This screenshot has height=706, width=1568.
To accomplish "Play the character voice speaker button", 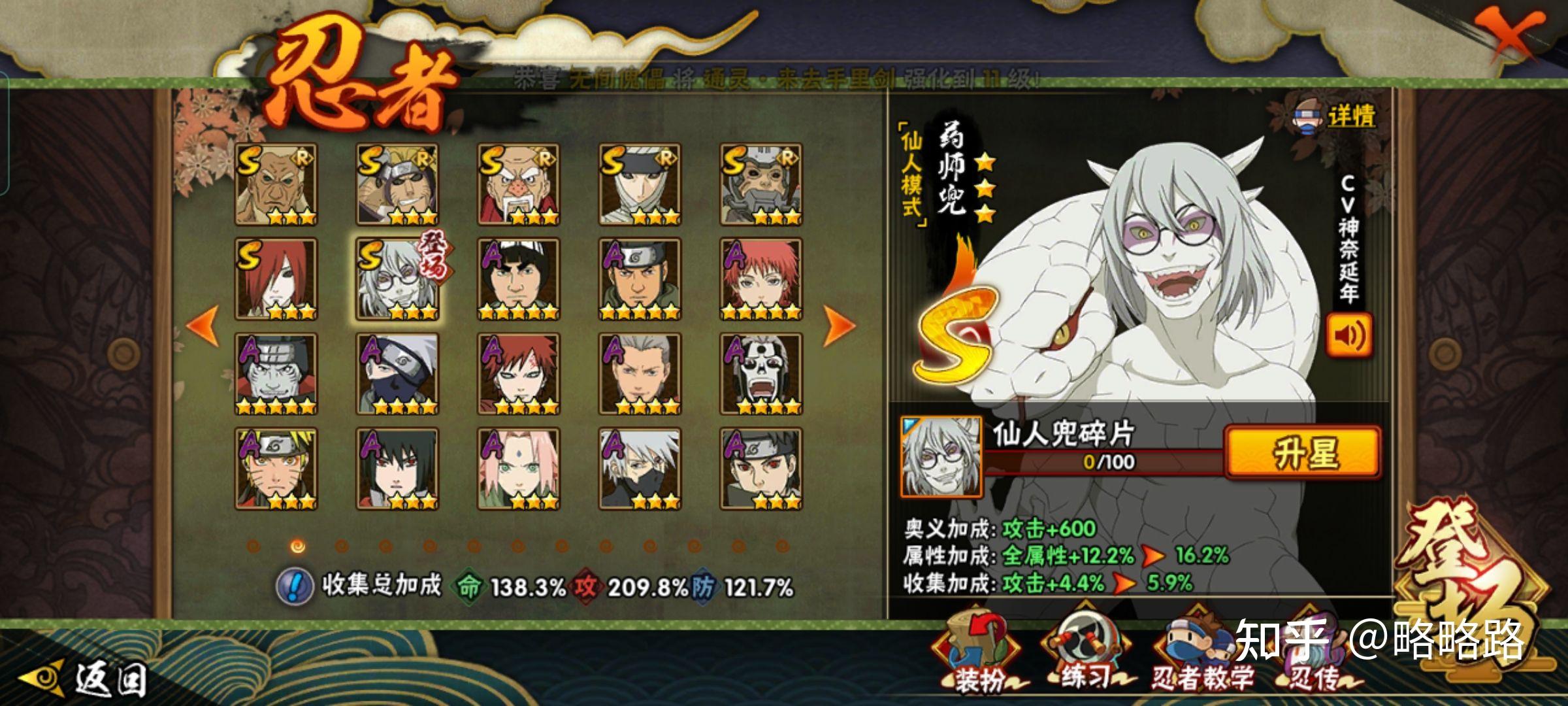I will tap(1348, 335).
